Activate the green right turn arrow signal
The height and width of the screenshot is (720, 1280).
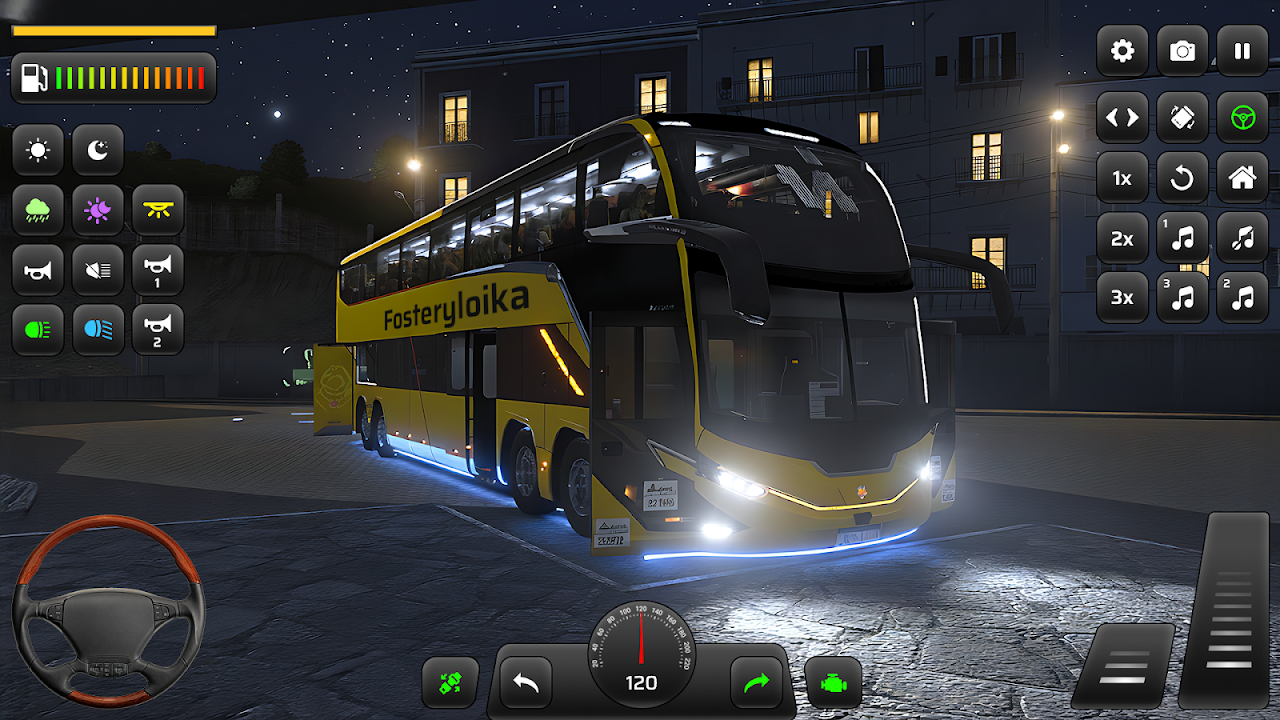click(x=756, y=683)
